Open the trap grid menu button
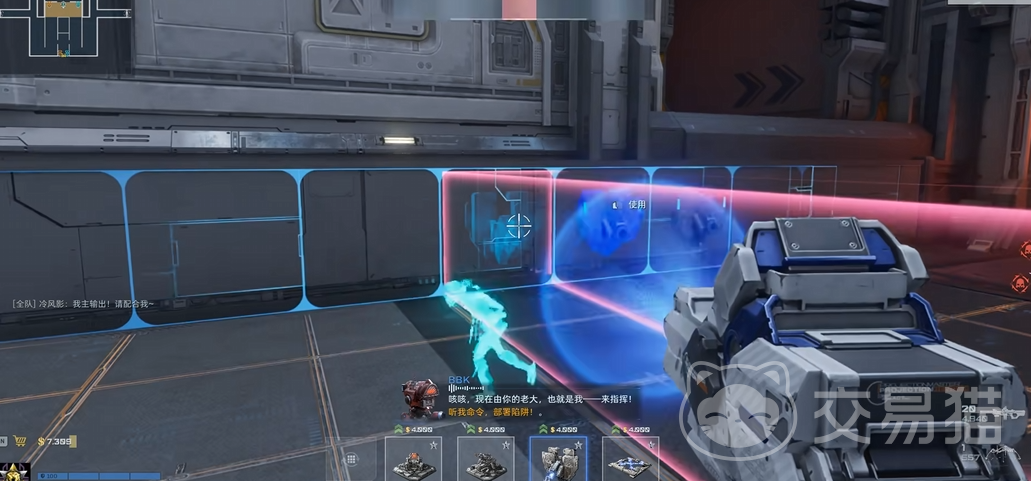The height and width of the screenshot is (481, 1031). click(x=352, y=459)
